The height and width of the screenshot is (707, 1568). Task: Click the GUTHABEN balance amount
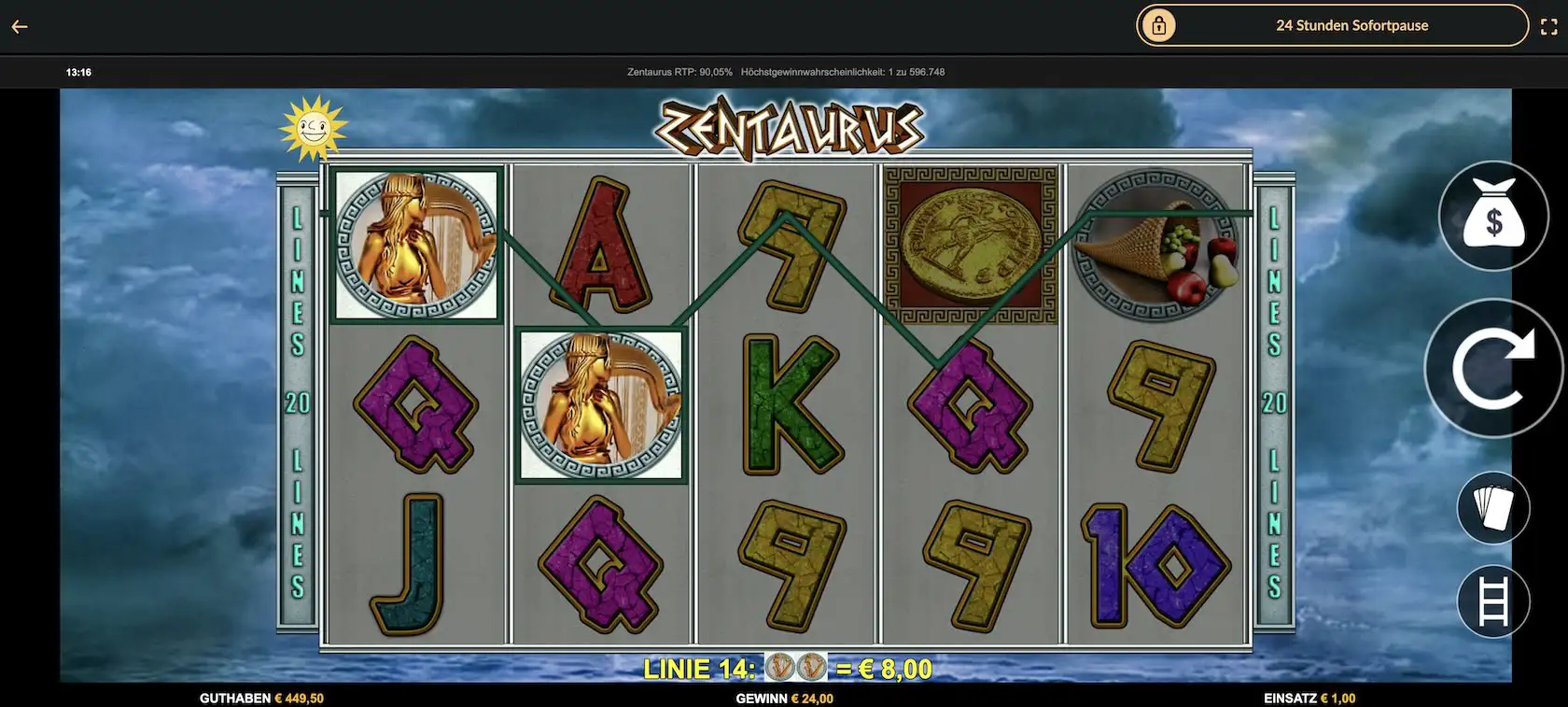click(x=261, y=697)
